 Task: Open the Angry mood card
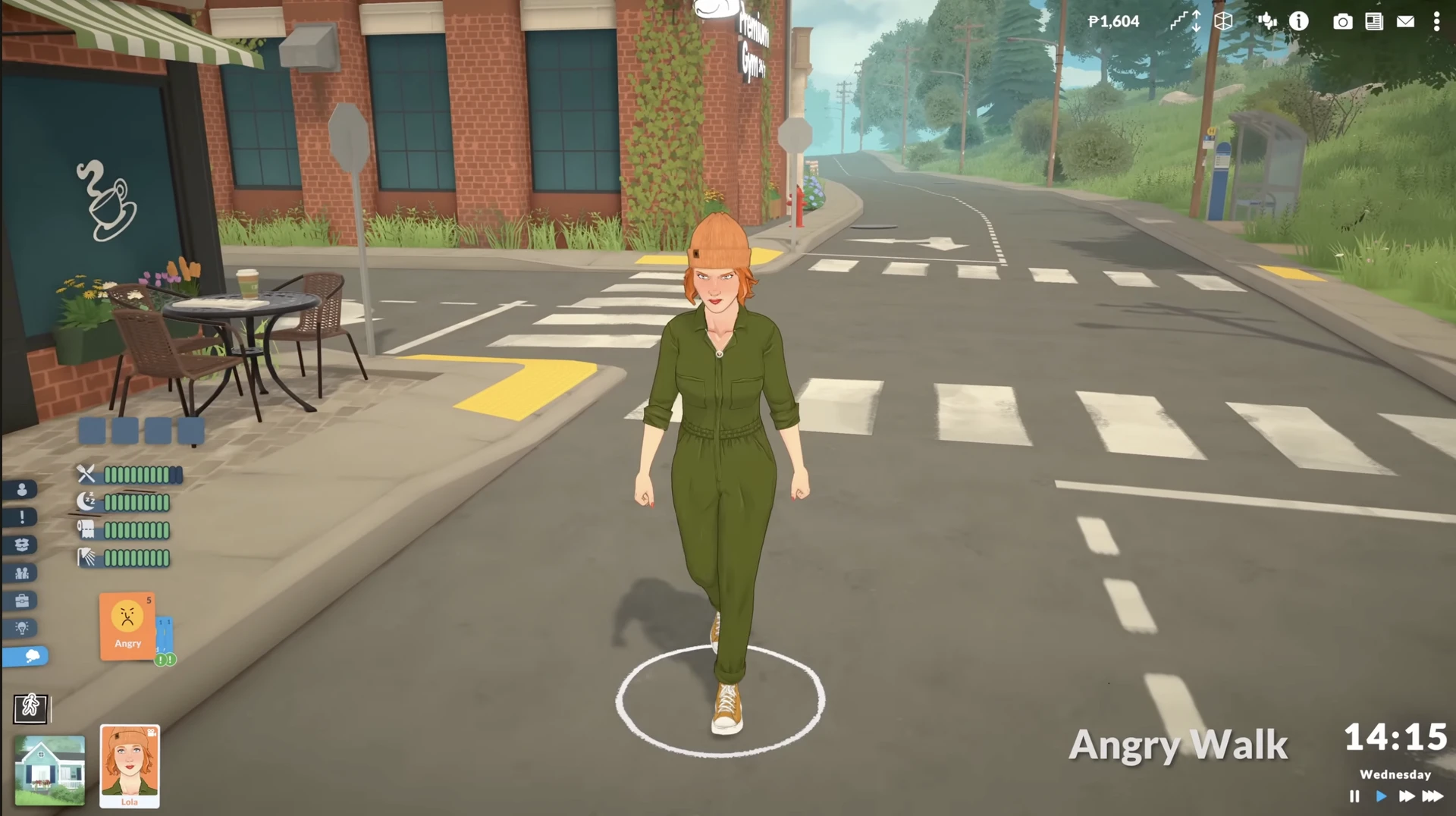127,626
